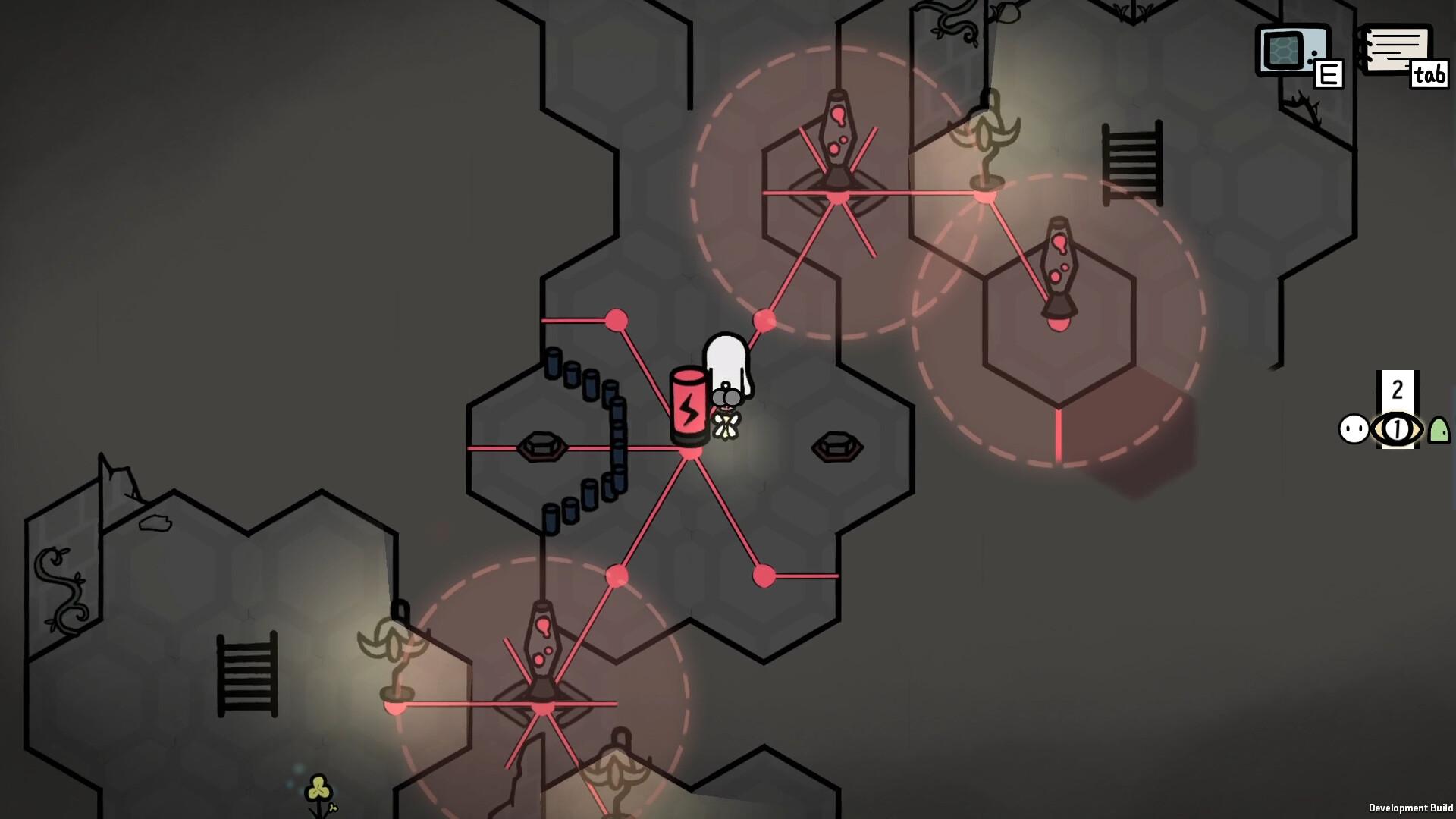
Task: Open the hex-grid monitor device icon
Action: pos(1292,50)
